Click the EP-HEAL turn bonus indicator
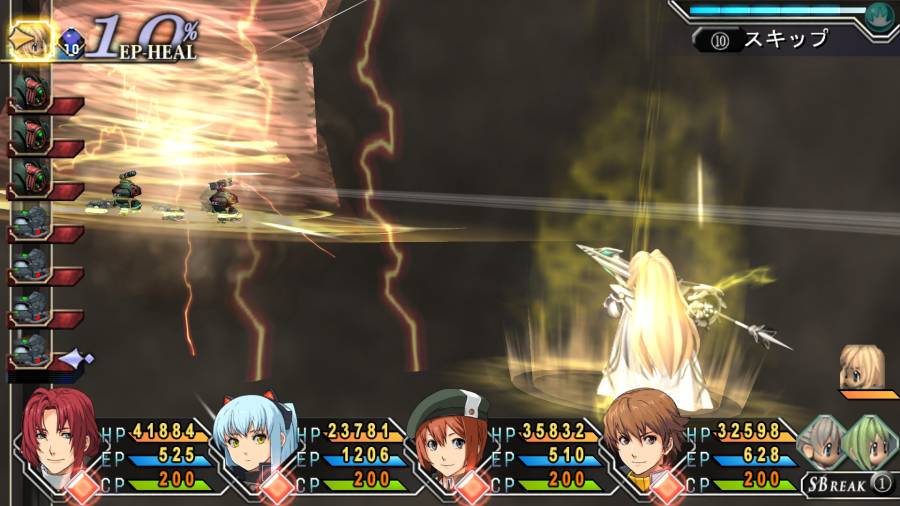Image resolution: width=900 pixels, height=506 pixels. point(145,40)
